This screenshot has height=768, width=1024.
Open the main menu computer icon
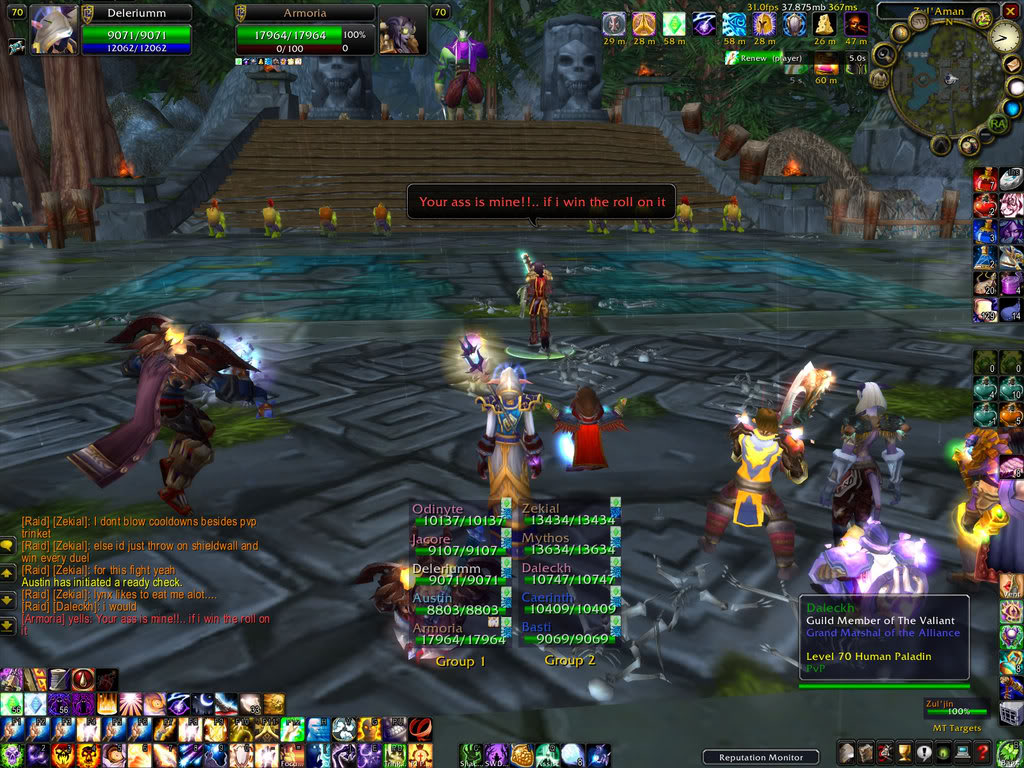pos(961,753)
